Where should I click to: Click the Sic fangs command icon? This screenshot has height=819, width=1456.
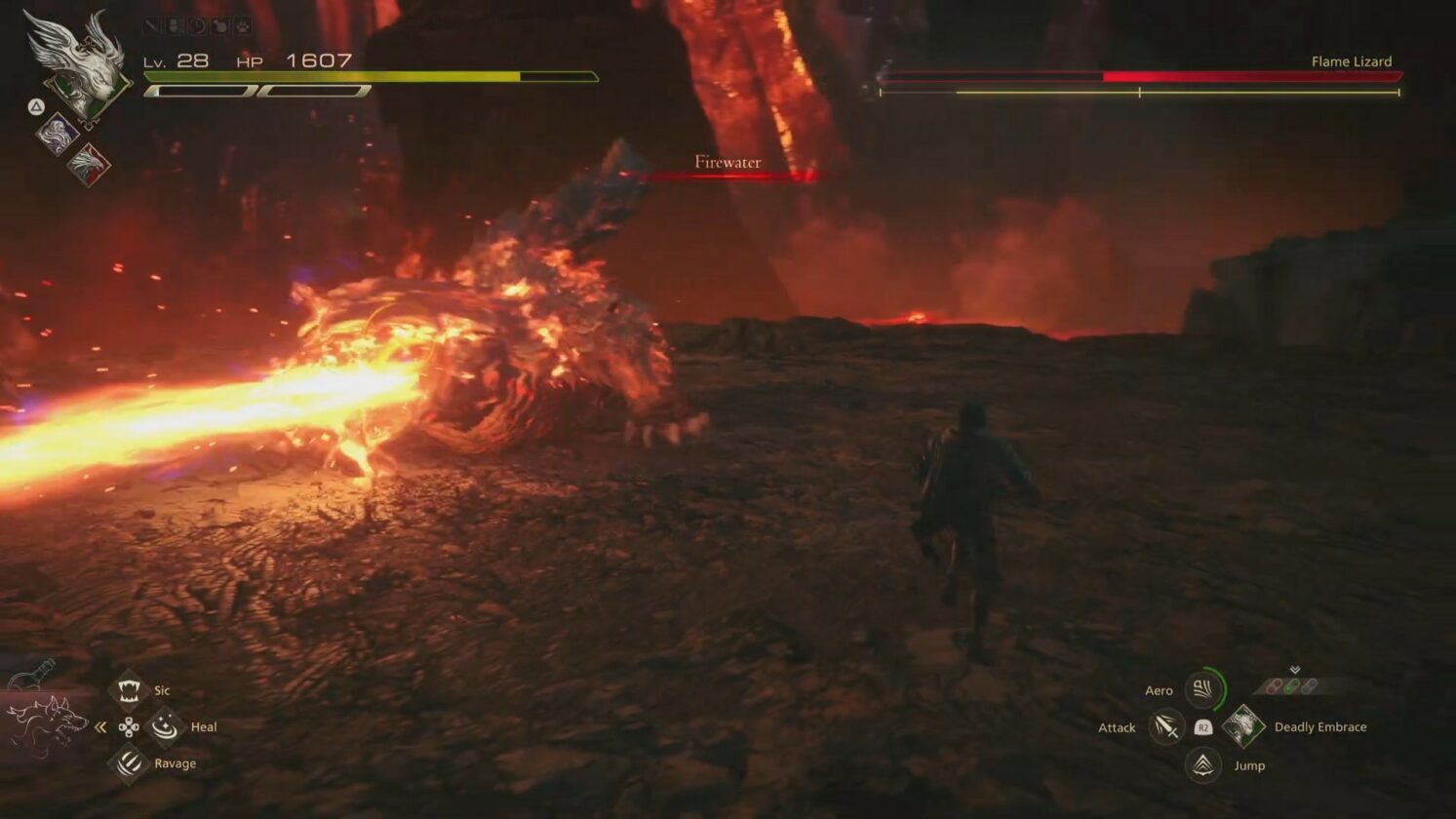(129, 689)
